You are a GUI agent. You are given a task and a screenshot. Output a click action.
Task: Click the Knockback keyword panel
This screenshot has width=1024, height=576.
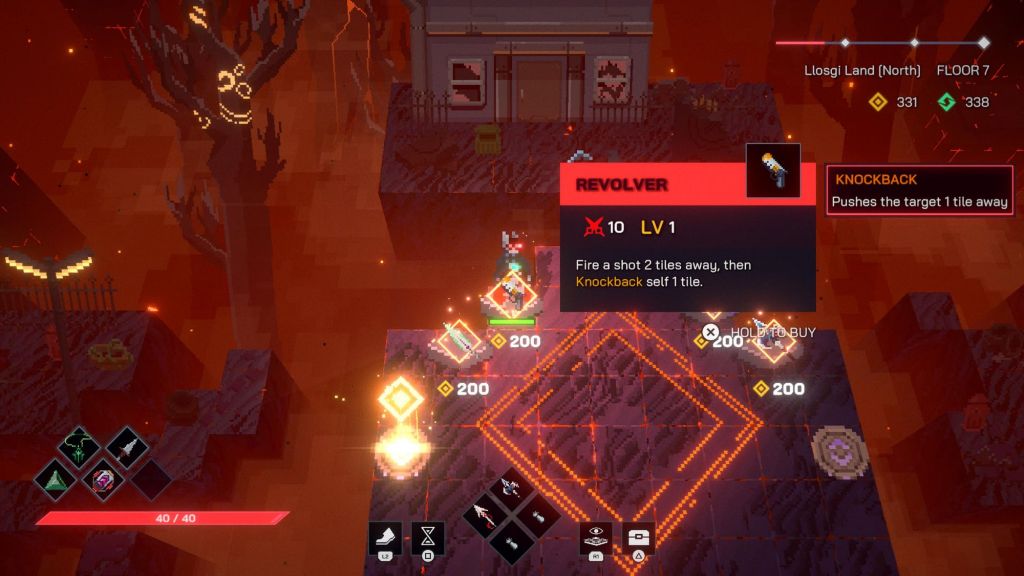920,191
